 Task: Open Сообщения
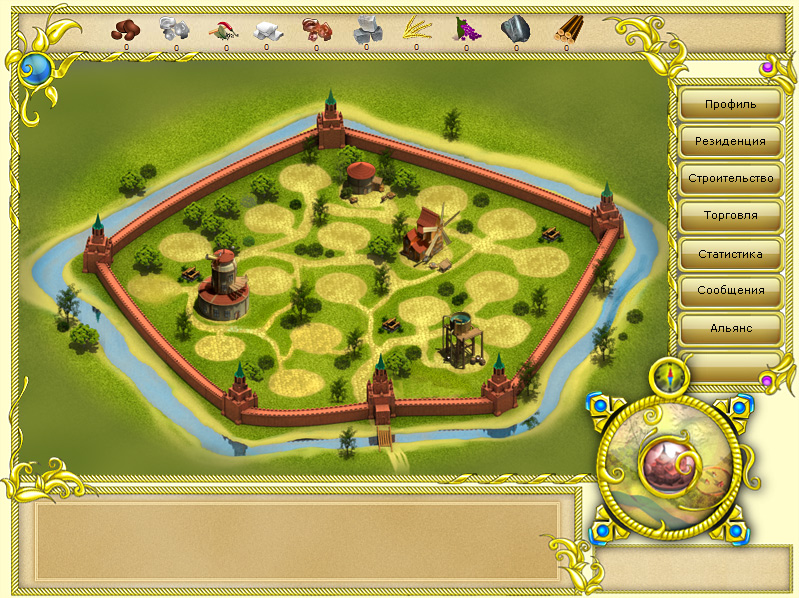point(730,291)
